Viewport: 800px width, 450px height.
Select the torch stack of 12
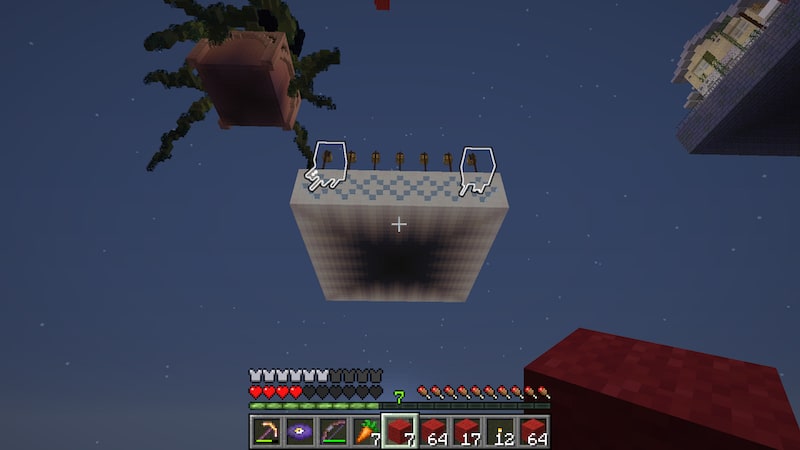click(x=501, y=432)
